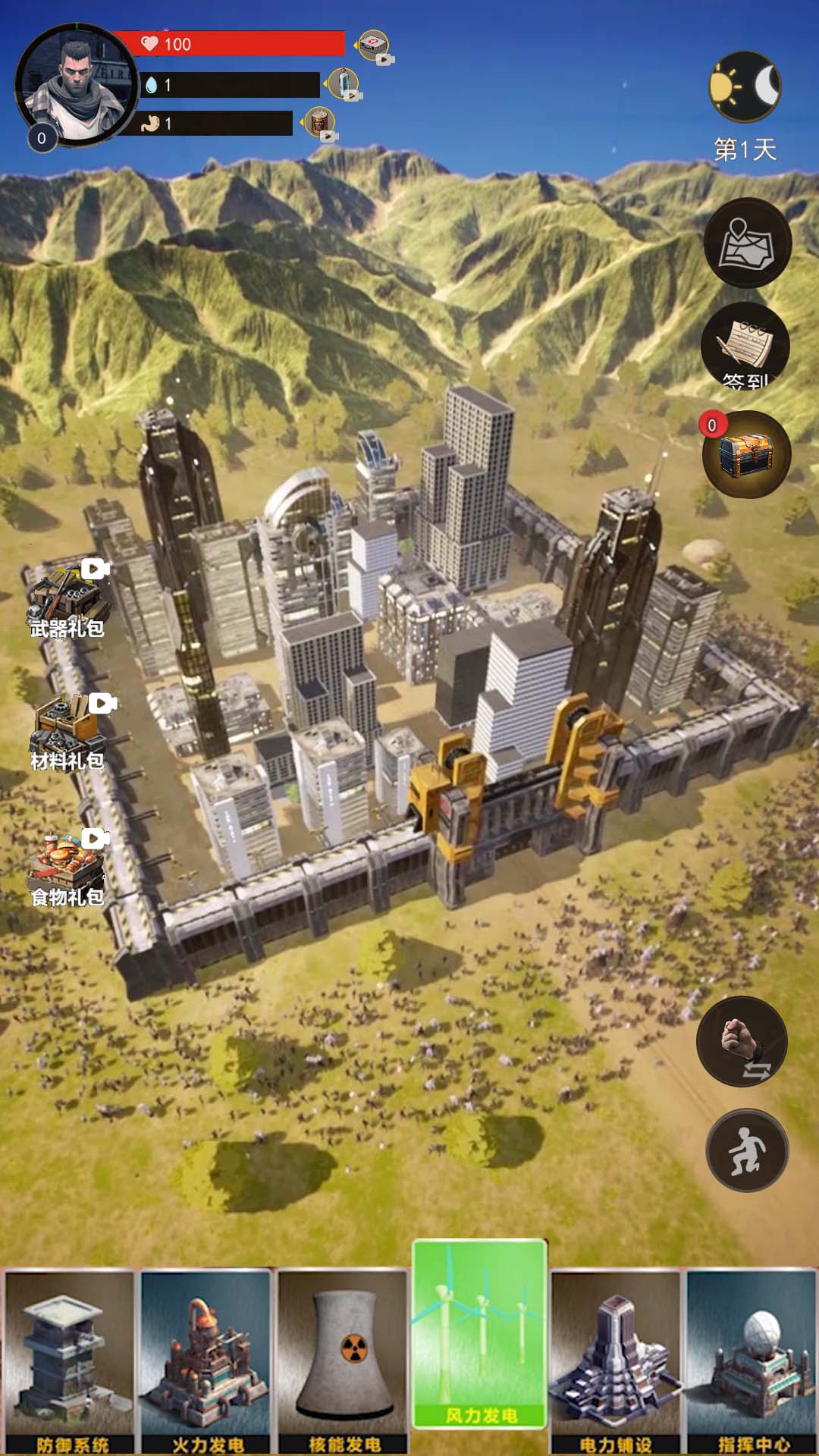Claim the 食物礼包 food pack
Viewport: 819px width, 1456px height.
tap(67, 869)
